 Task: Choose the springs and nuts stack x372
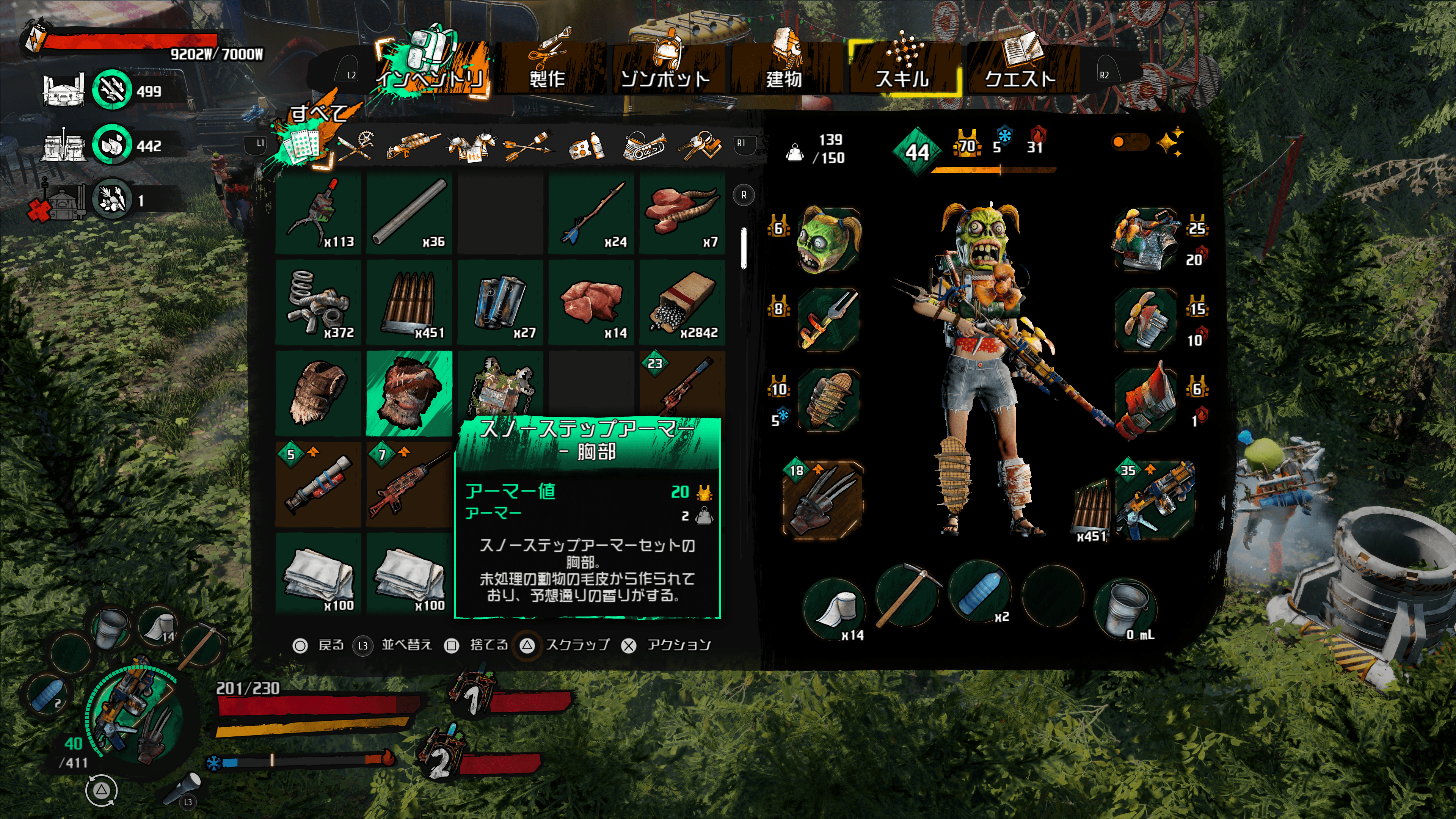[318, 303]
